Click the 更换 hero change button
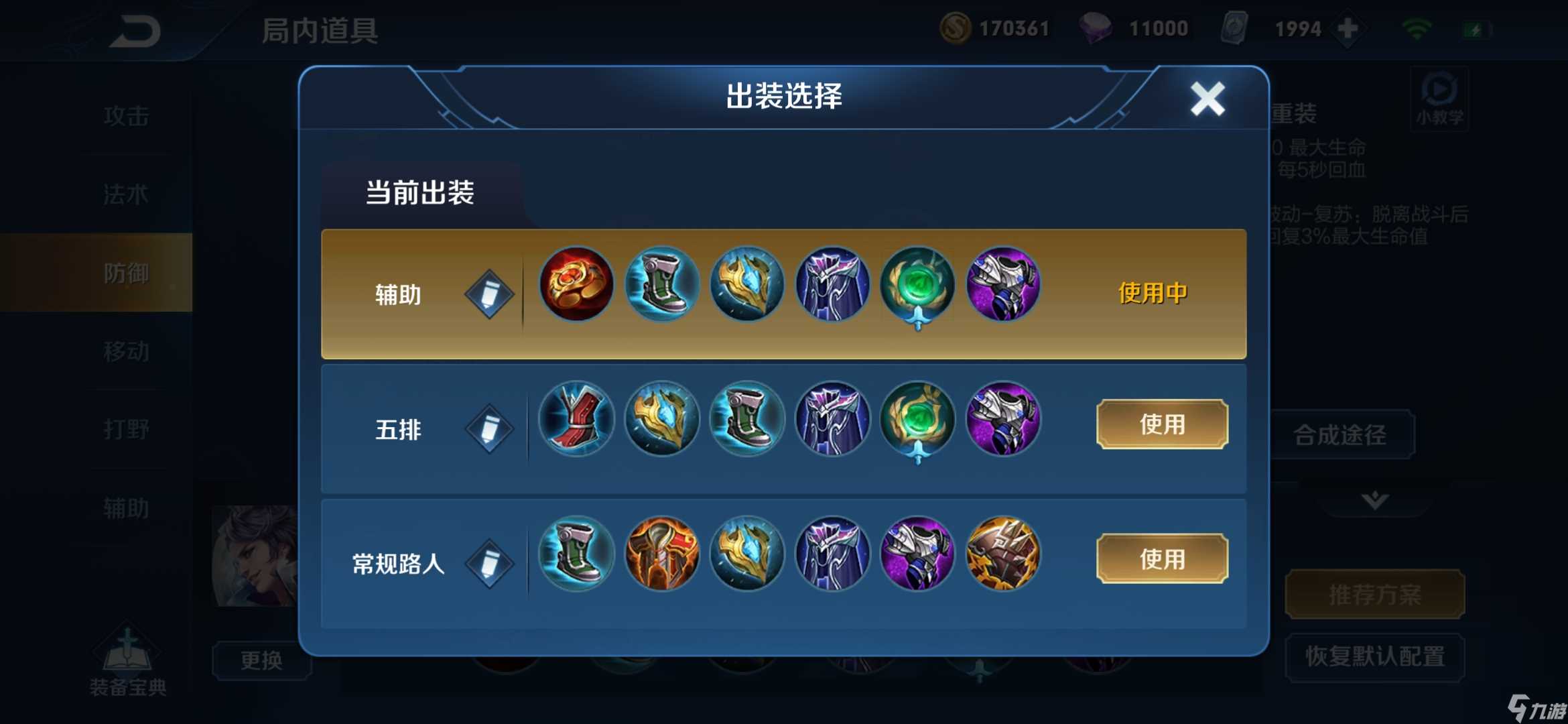This screenshot has height=724, width=1568. 261,660
